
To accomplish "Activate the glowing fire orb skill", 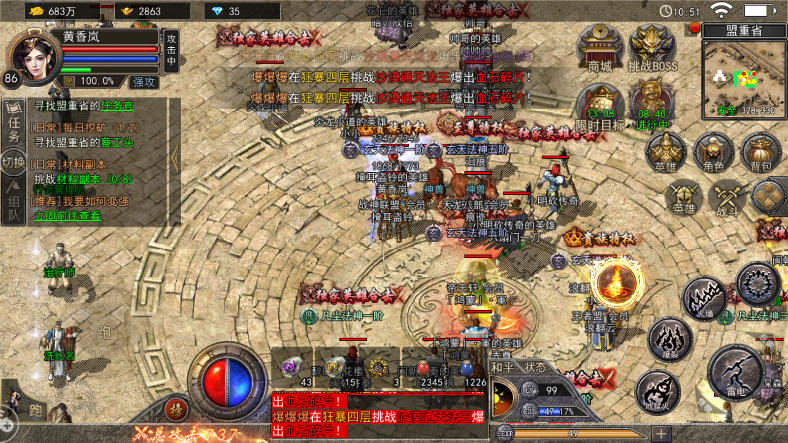I will [614, 282].
